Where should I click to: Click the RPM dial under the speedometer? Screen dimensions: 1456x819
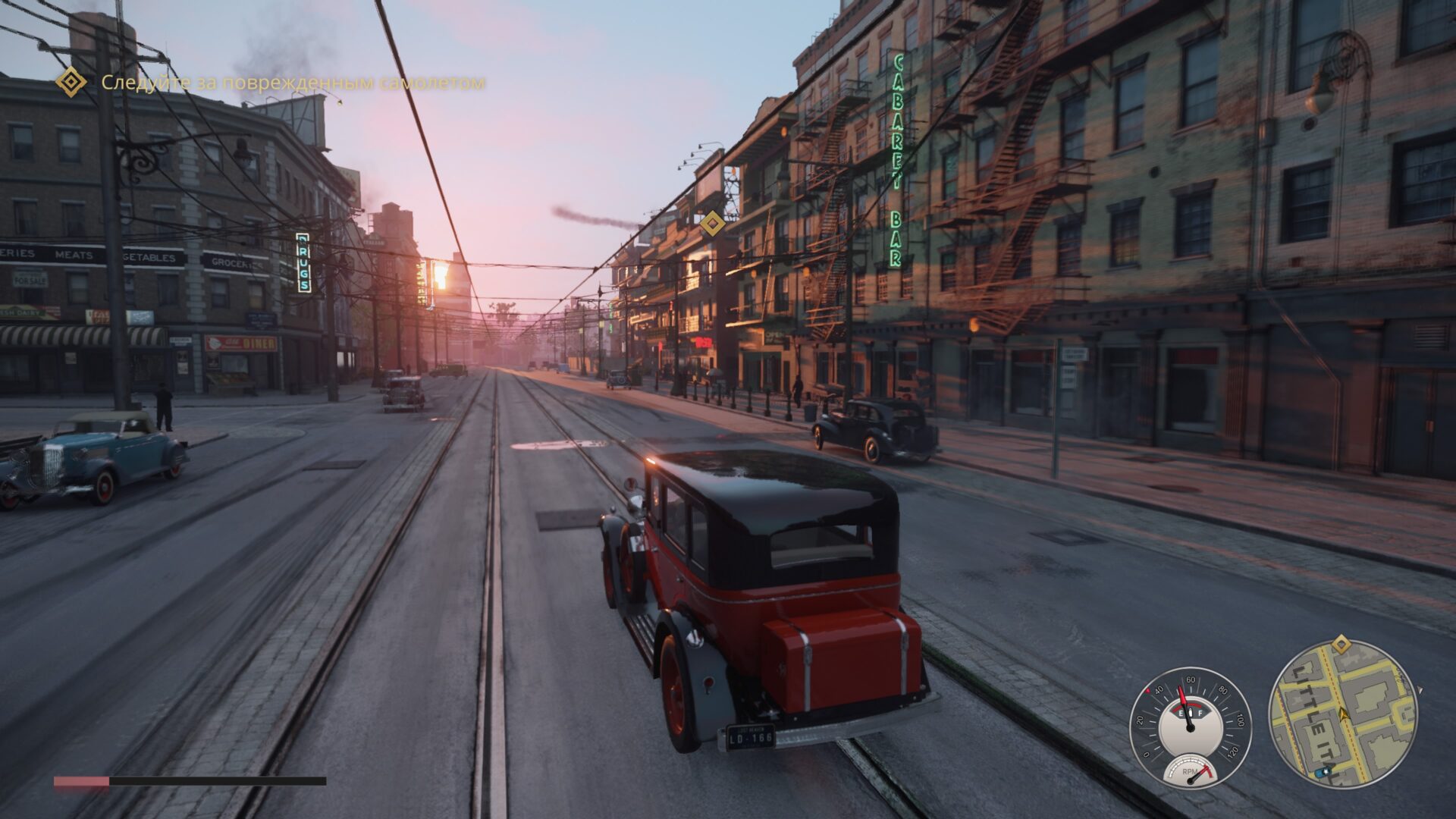point(1191,770)
